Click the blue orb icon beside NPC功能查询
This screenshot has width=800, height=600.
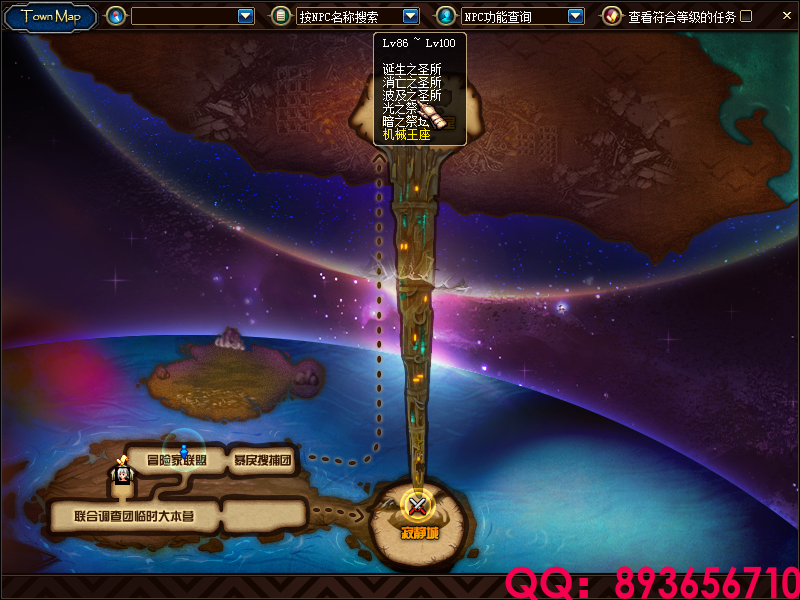point(446,16)
